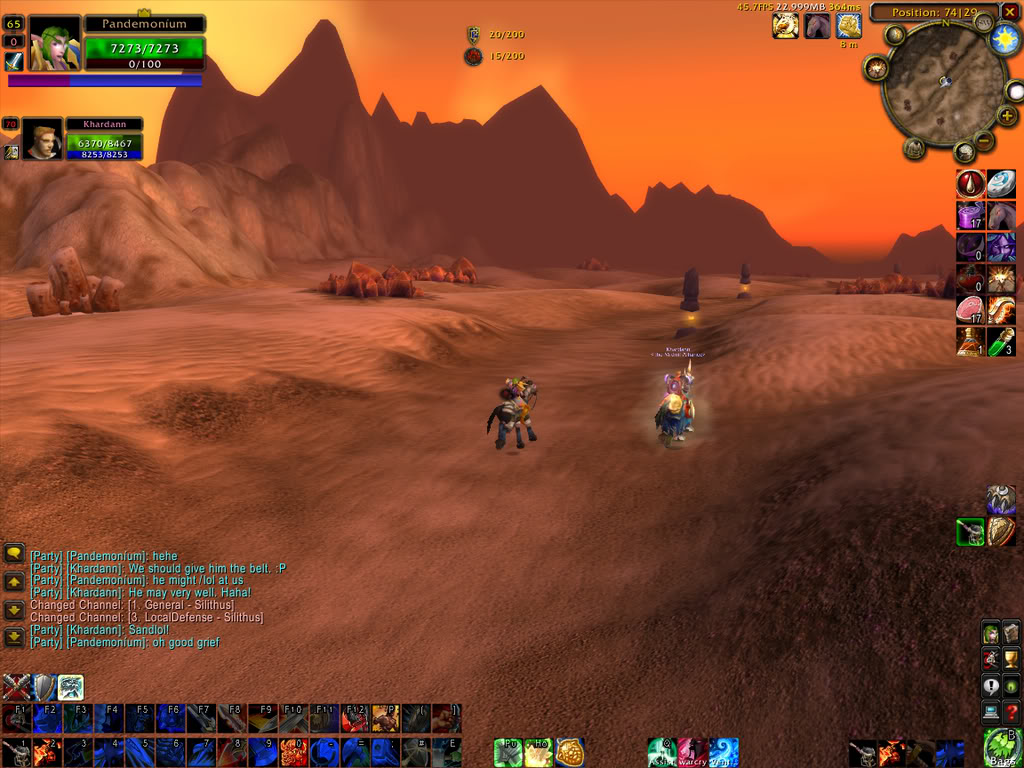Open the gold trophy micro button

click(1011, 659)
